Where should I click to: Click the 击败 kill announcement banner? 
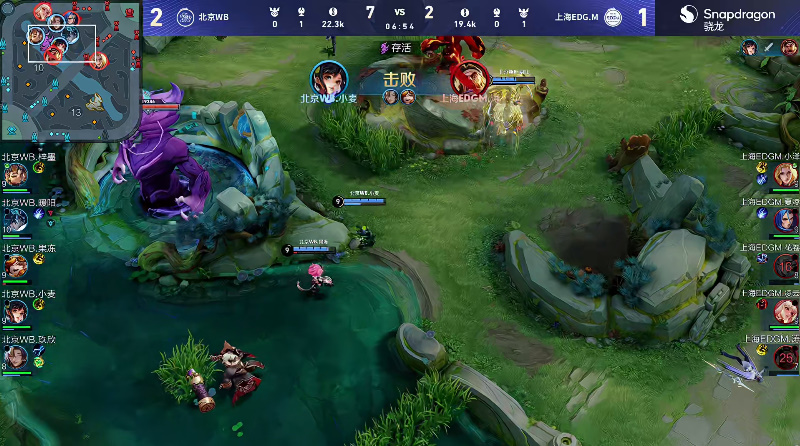tap(399, 80)
